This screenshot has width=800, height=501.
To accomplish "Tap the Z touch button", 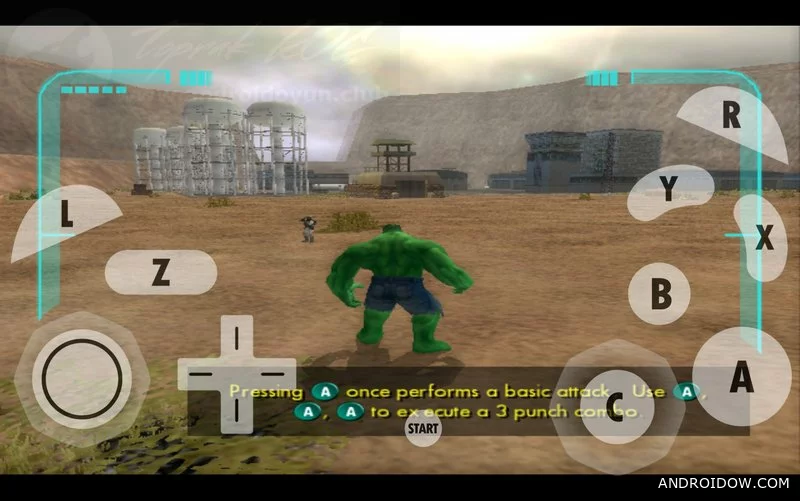I will pos(160,272).
